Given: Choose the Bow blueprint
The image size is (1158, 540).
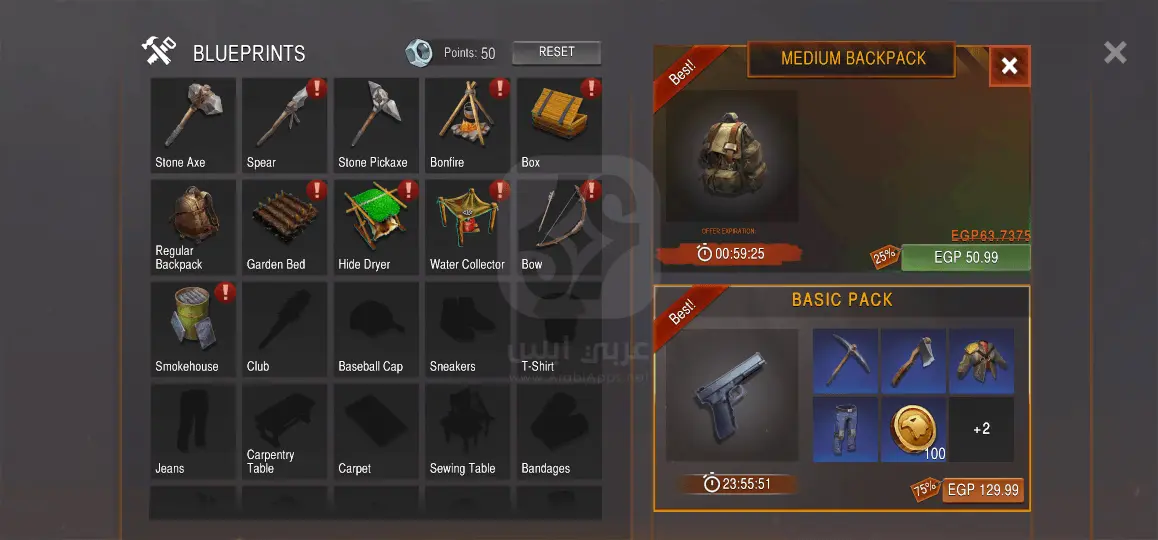Looking at the screenshot, I should [559, 227].
